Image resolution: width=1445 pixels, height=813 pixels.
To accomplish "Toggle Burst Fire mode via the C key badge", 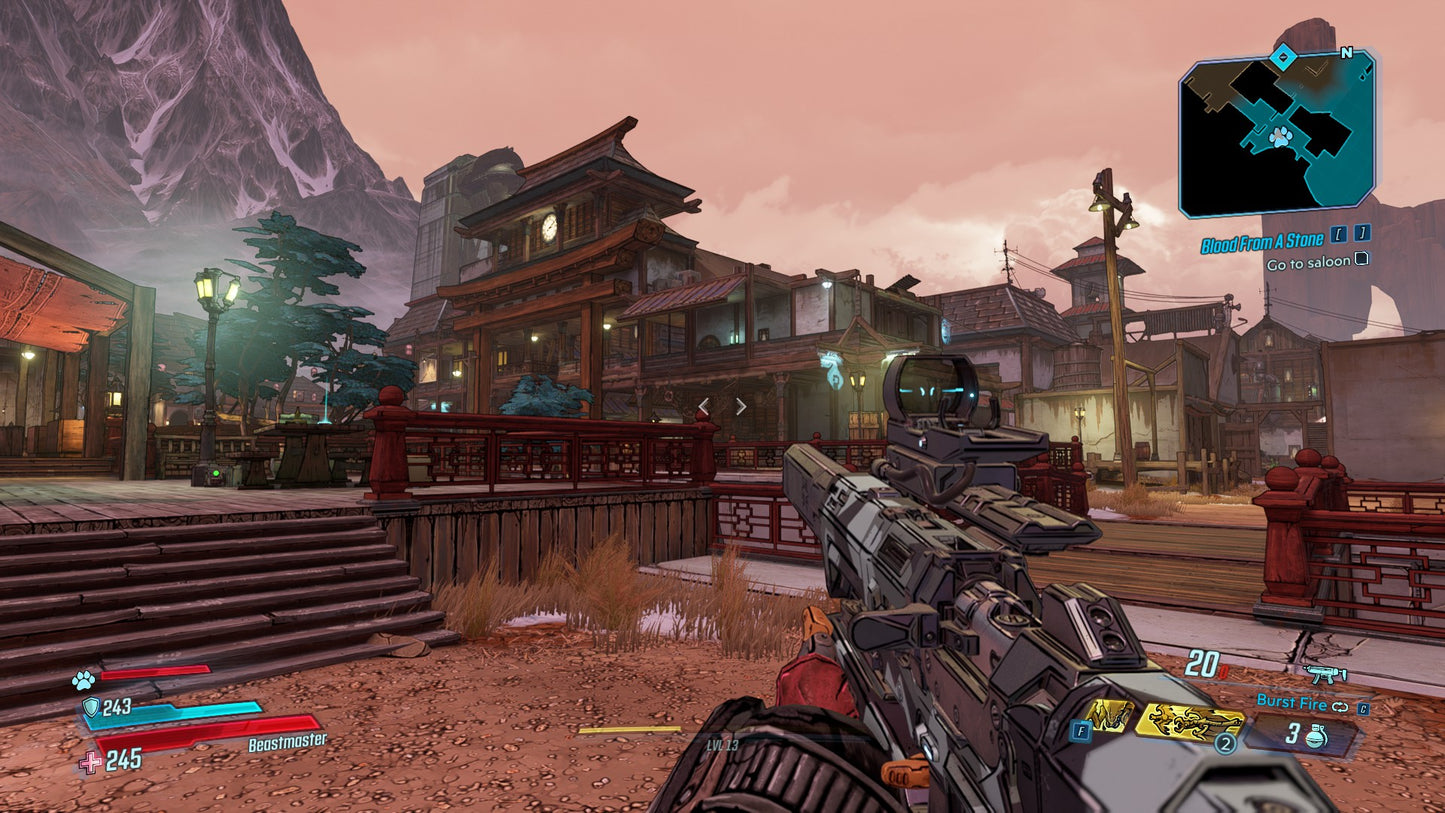I will tap(1363, 710).
